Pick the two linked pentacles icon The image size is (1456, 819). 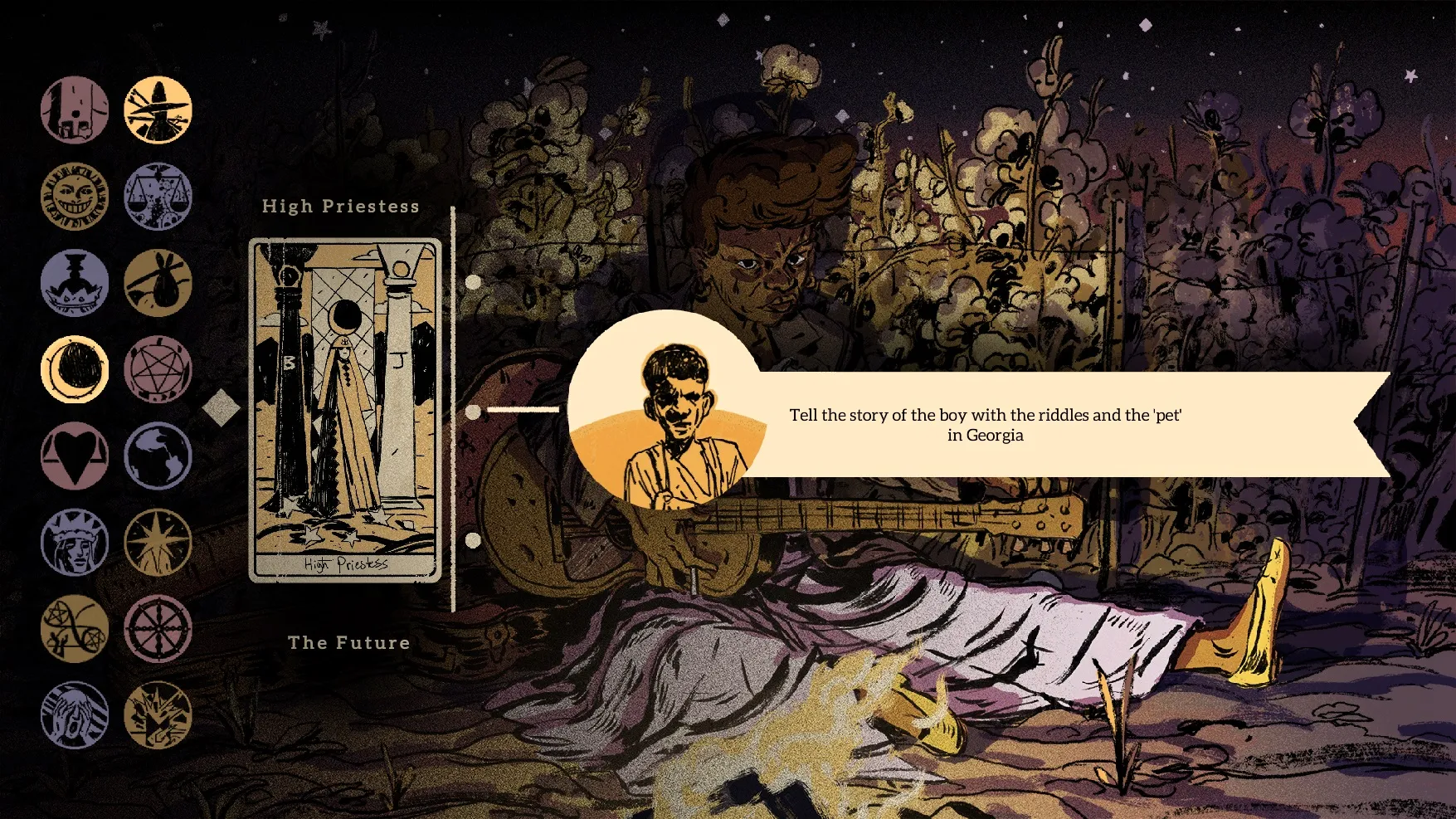click(x=75, y=629)
